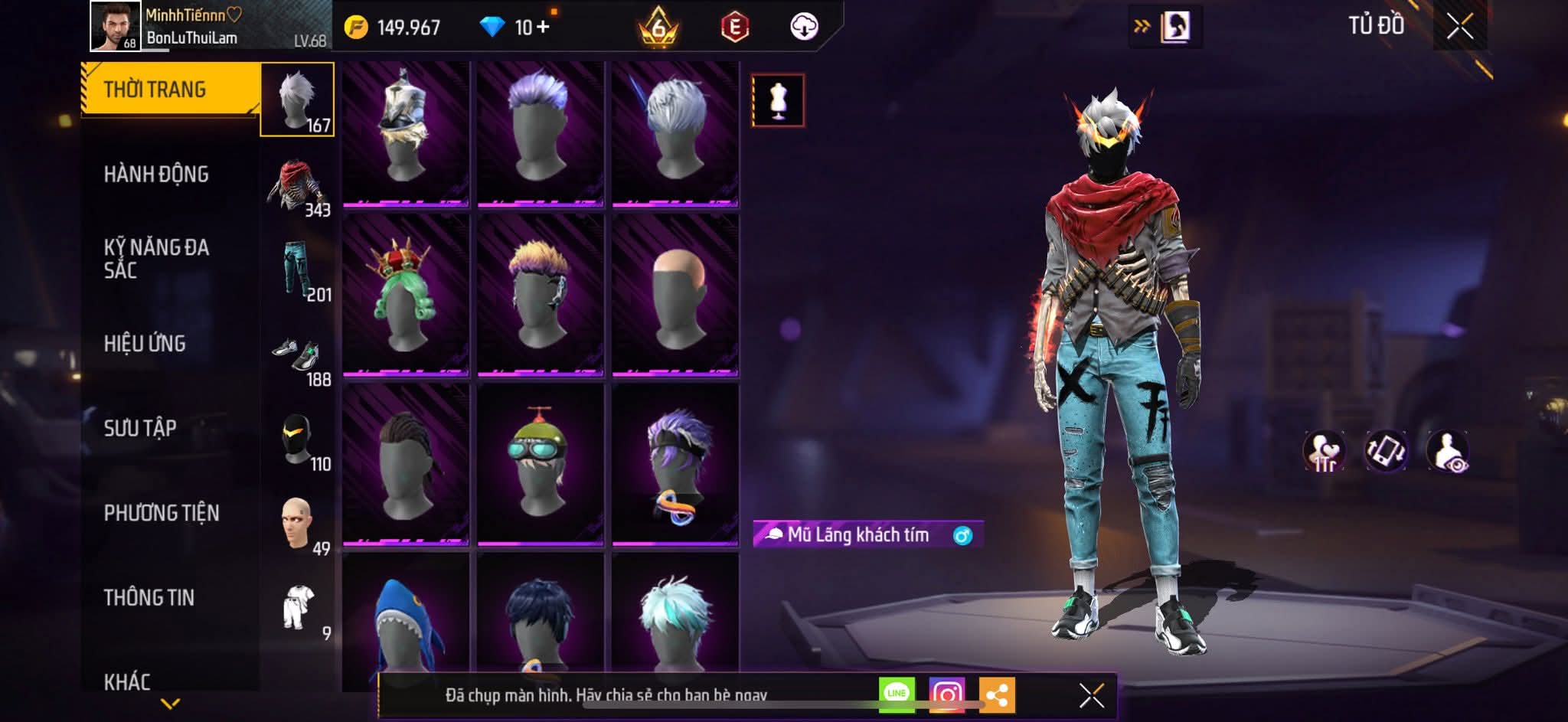Equip the propeller cap with goggles
This screenshot has height=722, width=1568.
click(540, 463)
